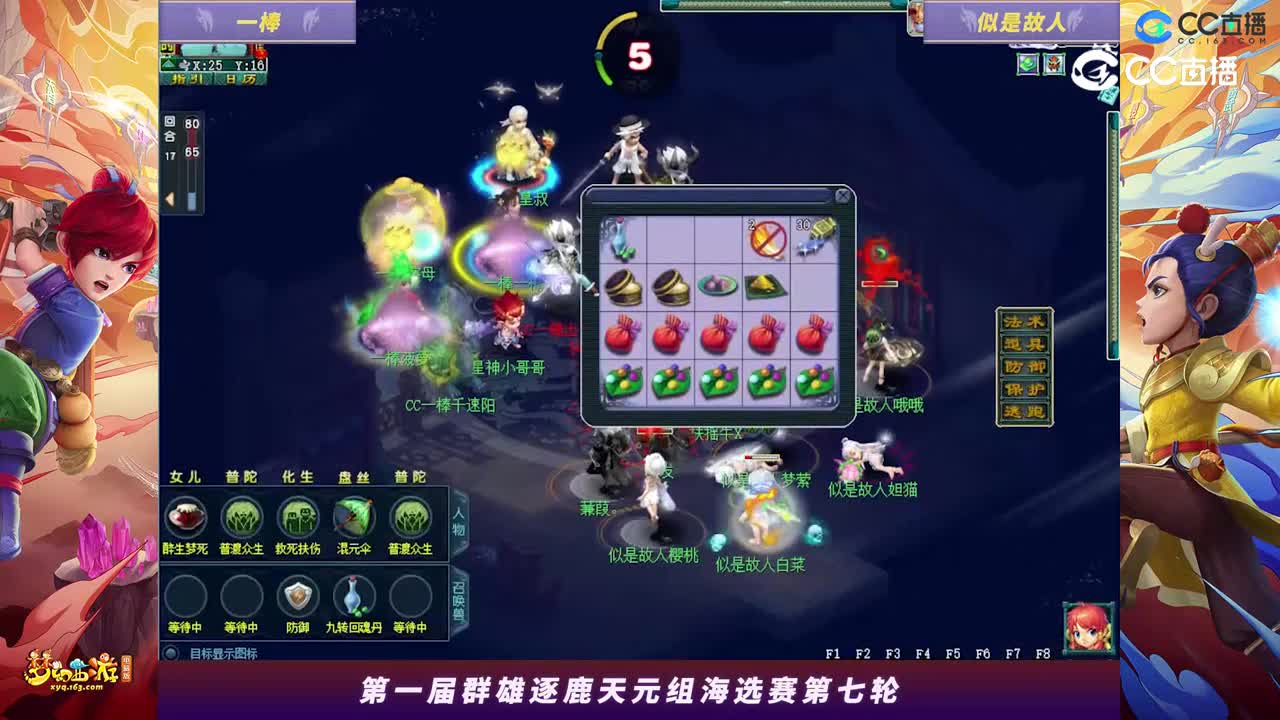
Task: Switch to the 女儿 skill tab
Action: (185, 476)
